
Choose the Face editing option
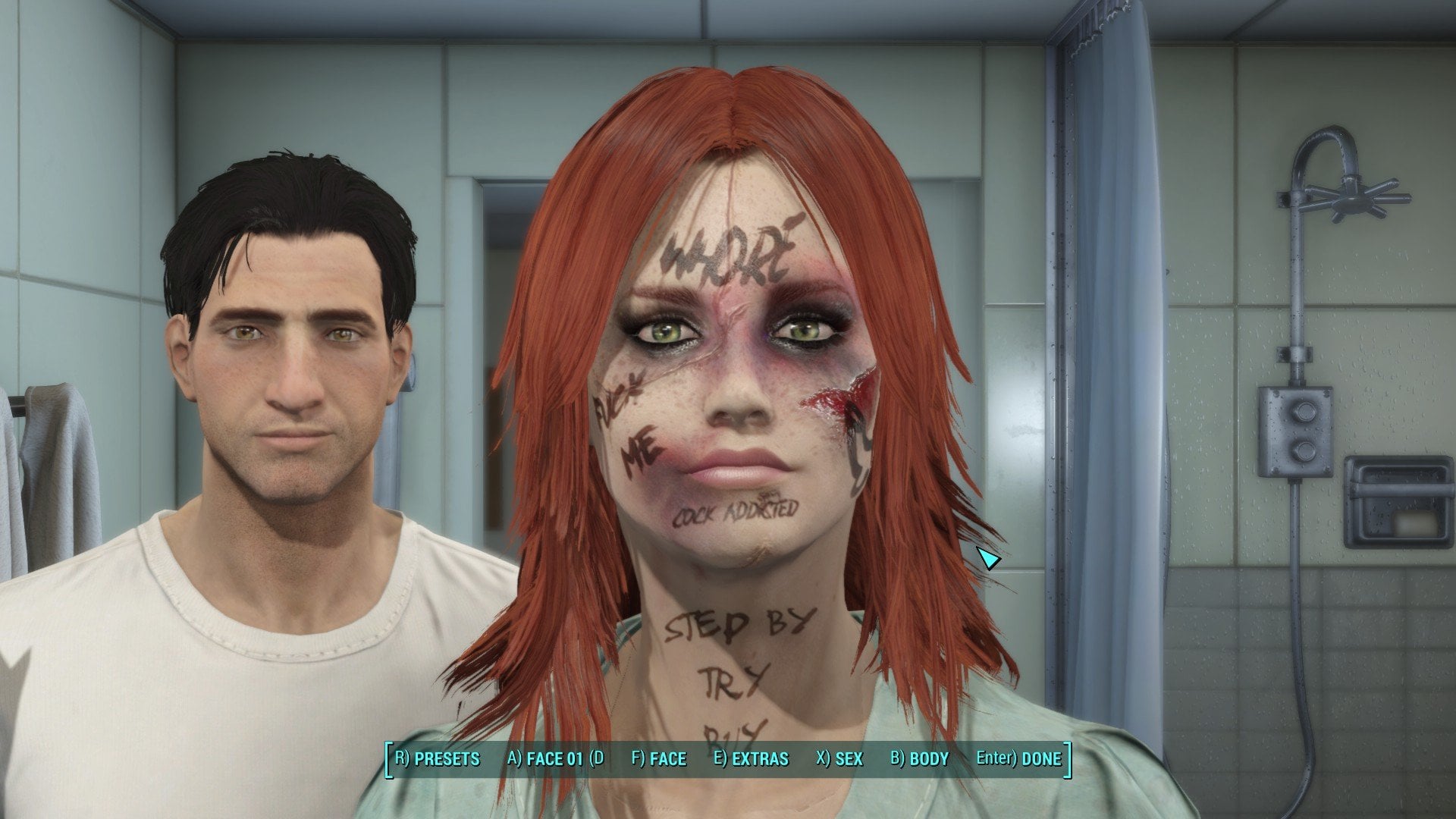point(658,759)
